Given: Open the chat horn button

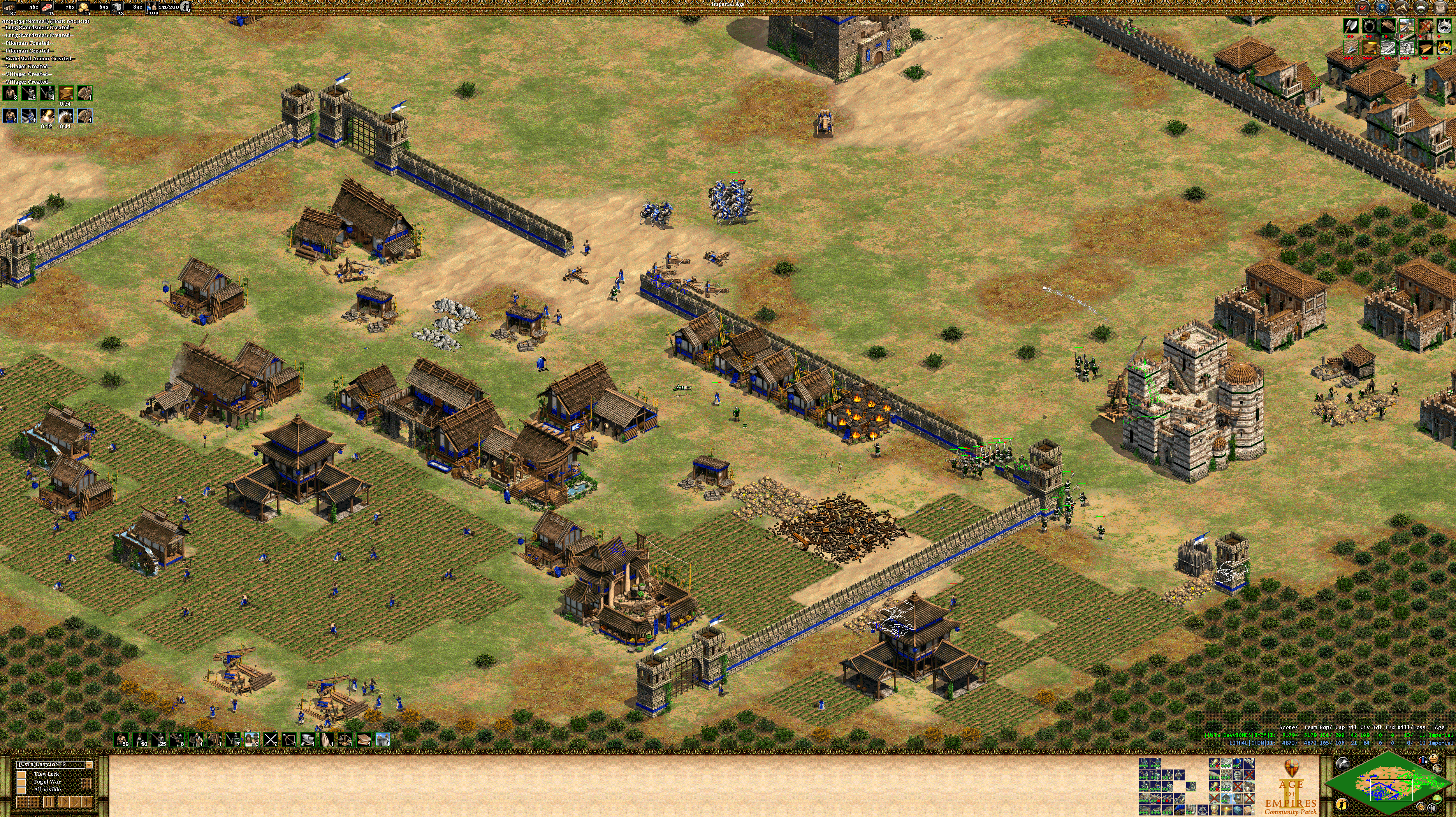Looking at the screenshot, I should click(x=1402, y=7).
